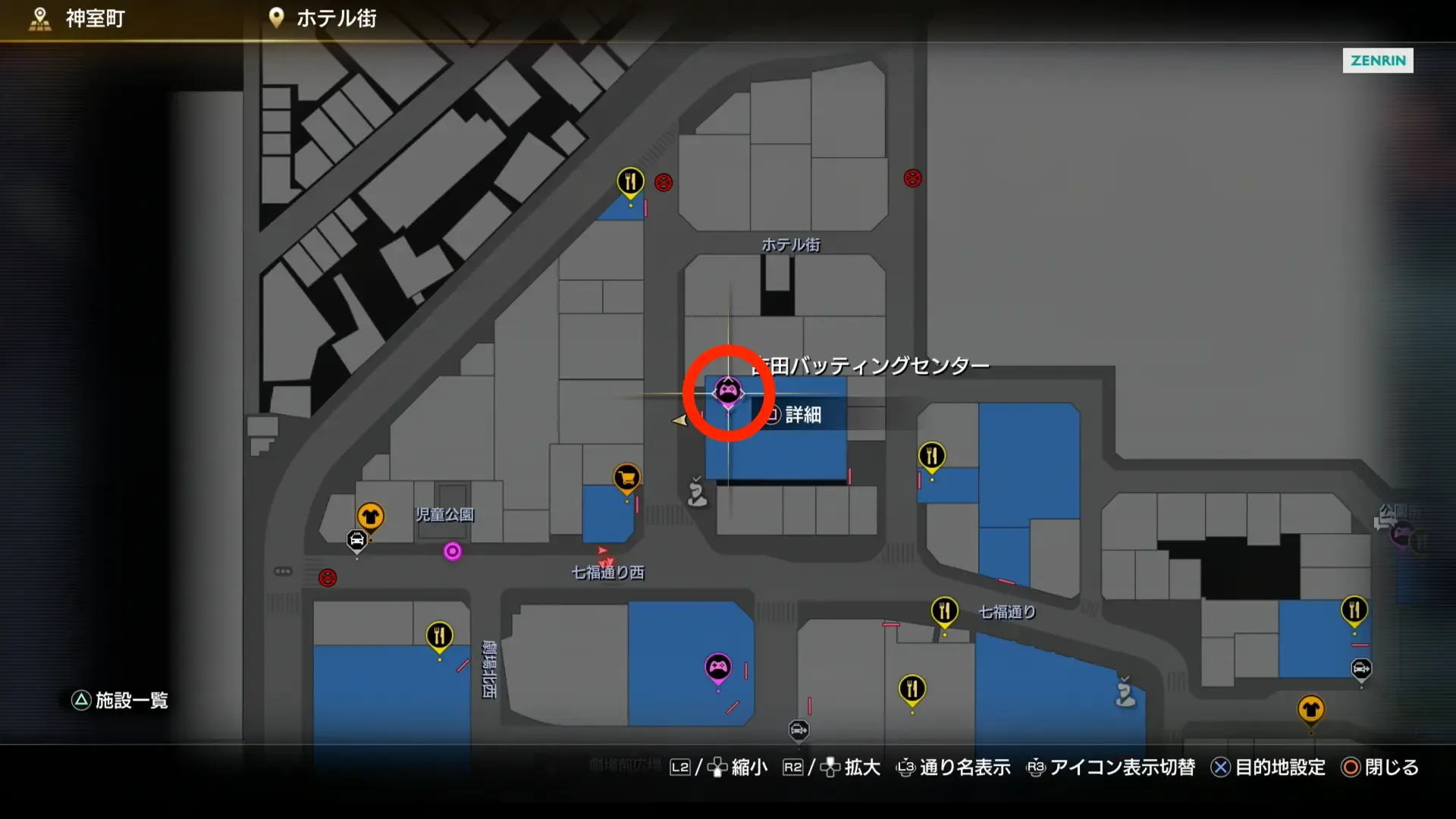The height and width of the screenshot is (819, 1456).
Task: Select the purple donut marker near 児童公園
Action: (453, 552)
